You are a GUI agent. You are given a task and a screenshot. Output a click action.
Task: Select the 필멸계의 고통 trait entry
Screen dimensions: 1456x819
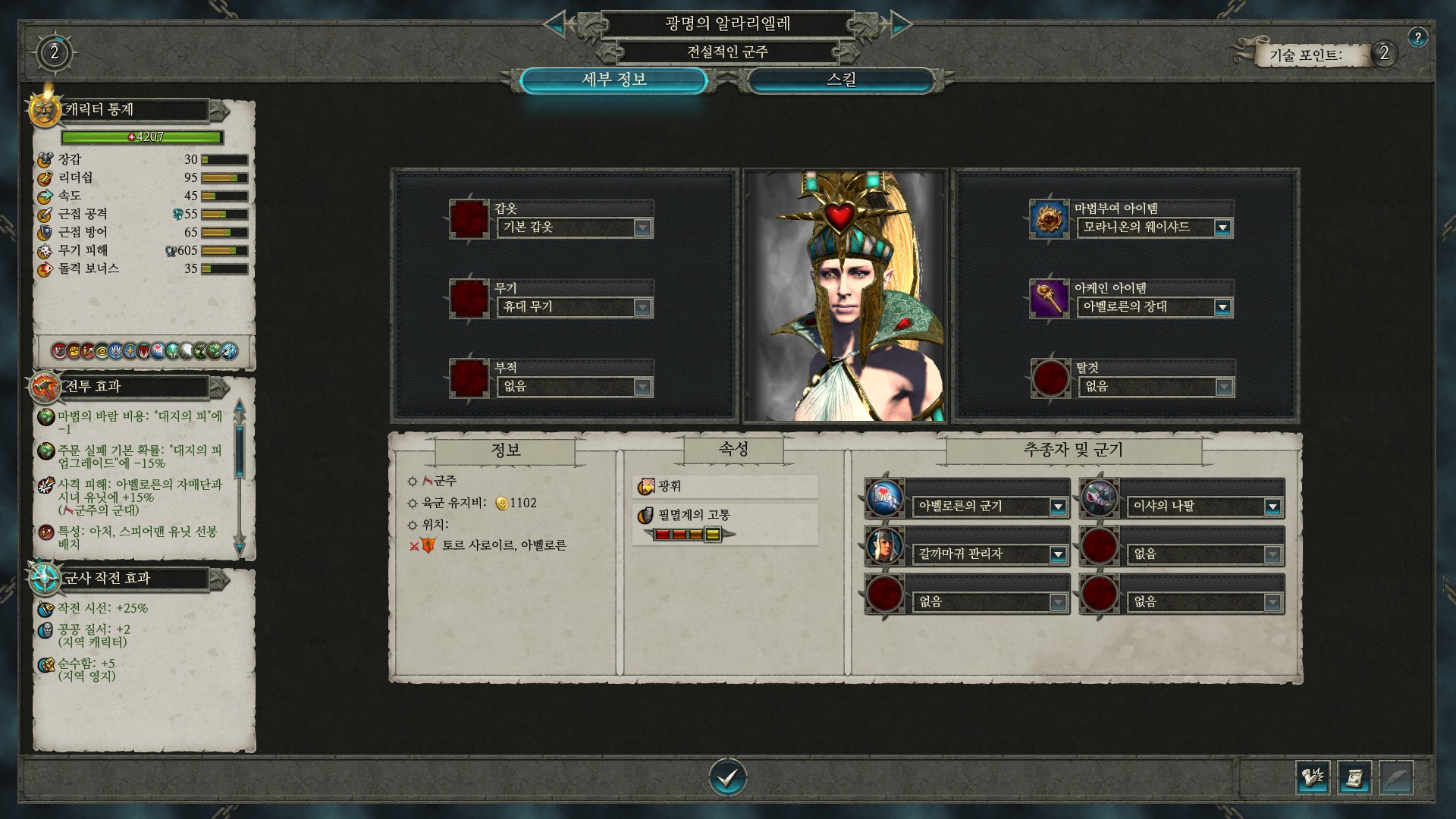point(725,516)
